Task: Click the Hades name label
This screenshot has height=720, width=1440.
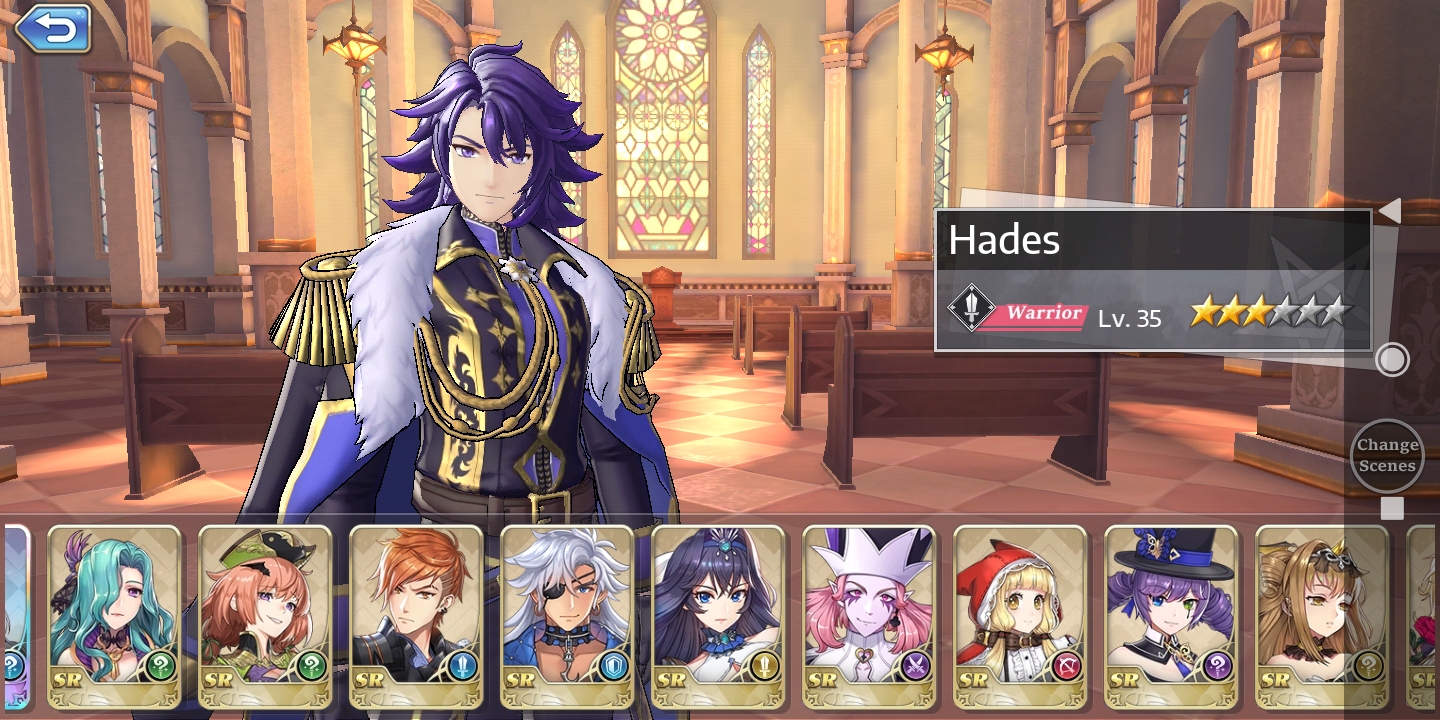Action: coord(1003,240)
